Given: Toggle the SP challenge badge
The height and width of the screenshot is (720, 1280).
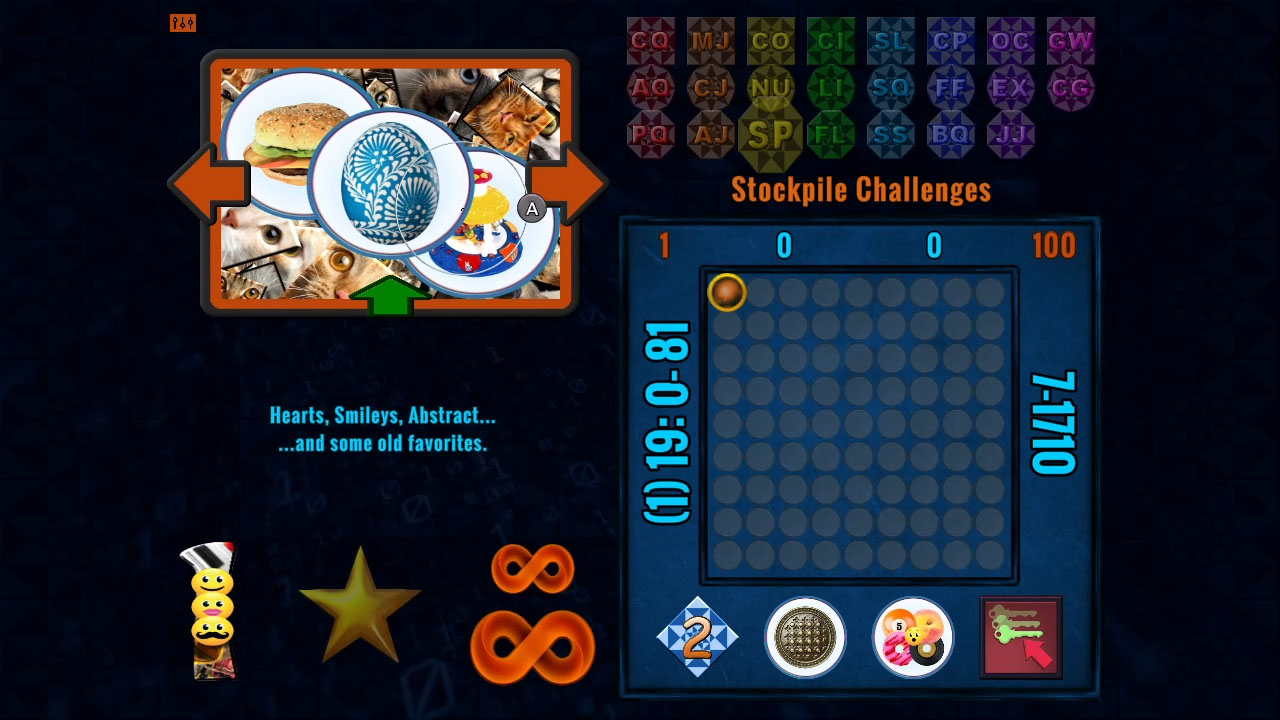Looking at the screenshot, I should [771, 133].
